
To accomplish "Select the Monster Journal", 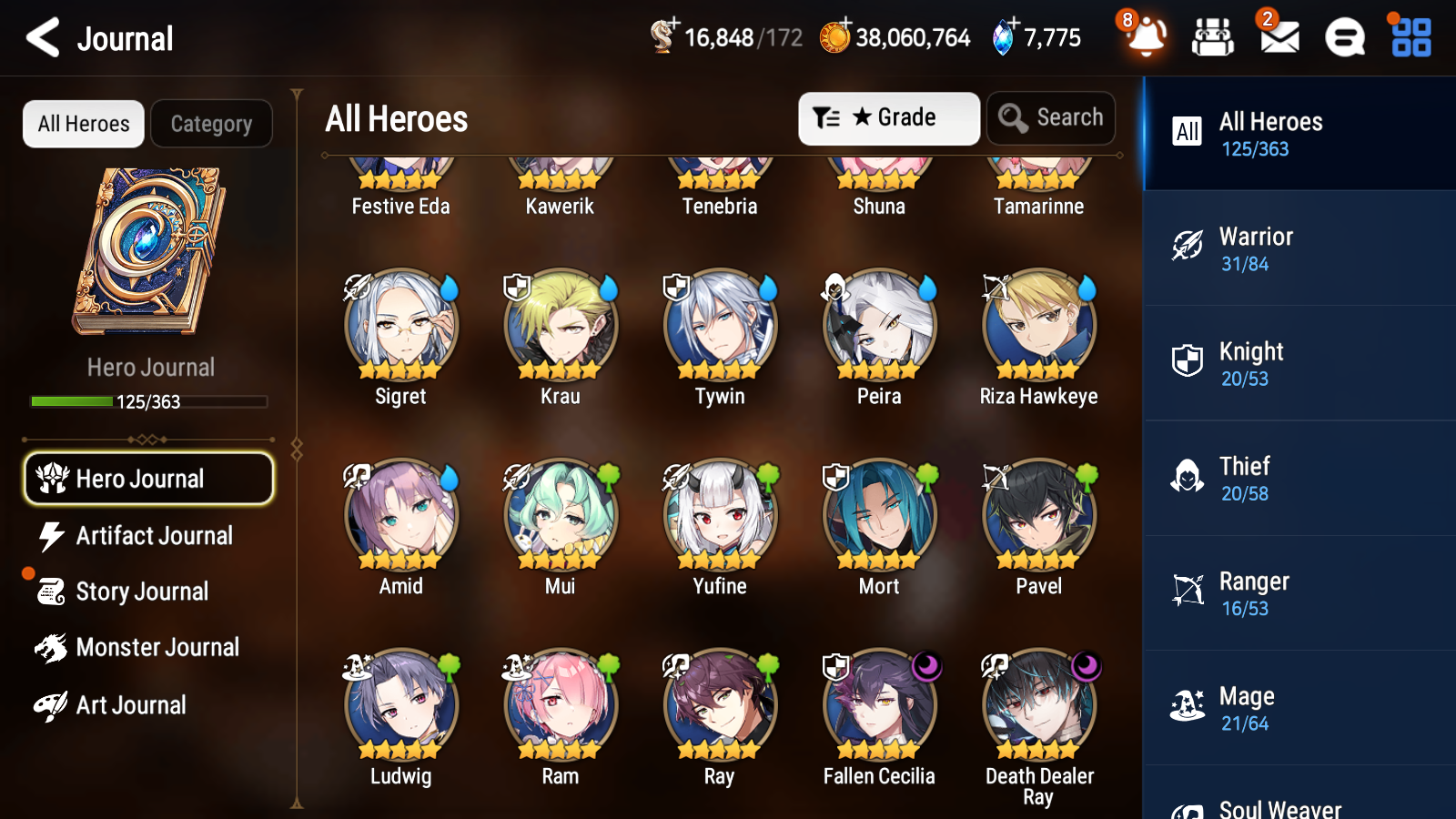I will tap(148, 648).
